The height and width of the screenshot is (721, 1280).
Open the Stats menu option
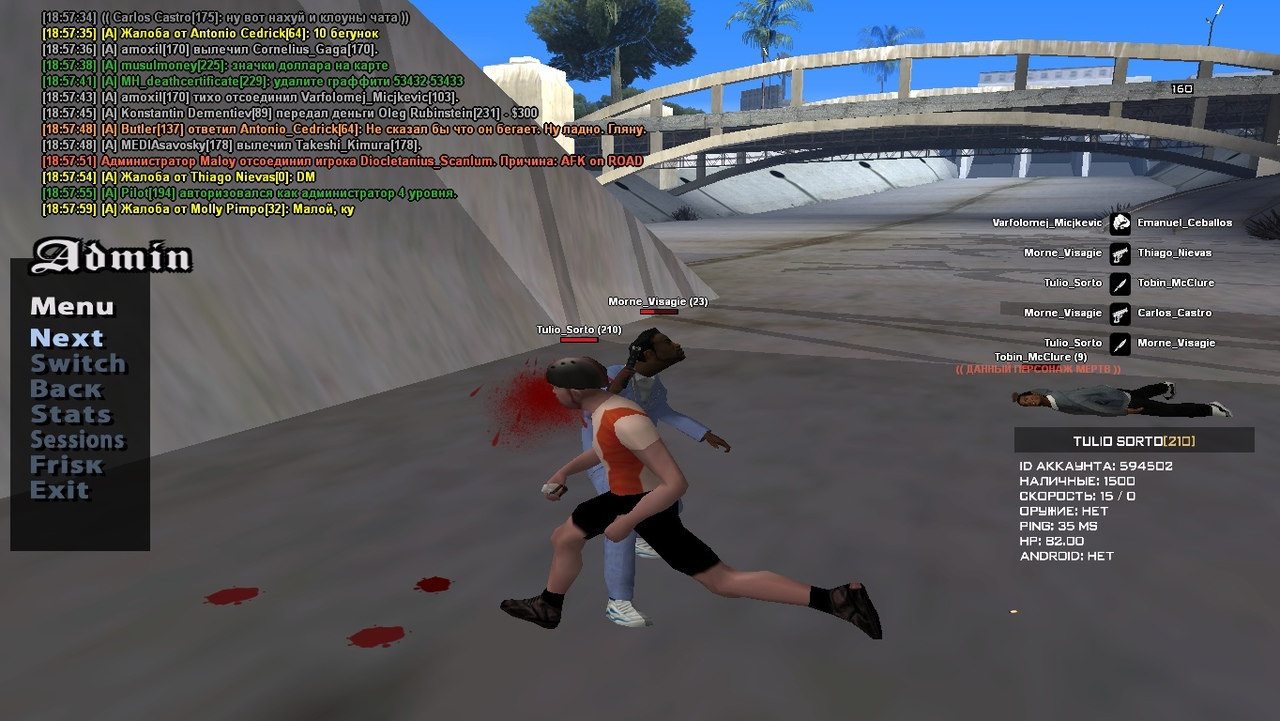click(x=71, y=414)
